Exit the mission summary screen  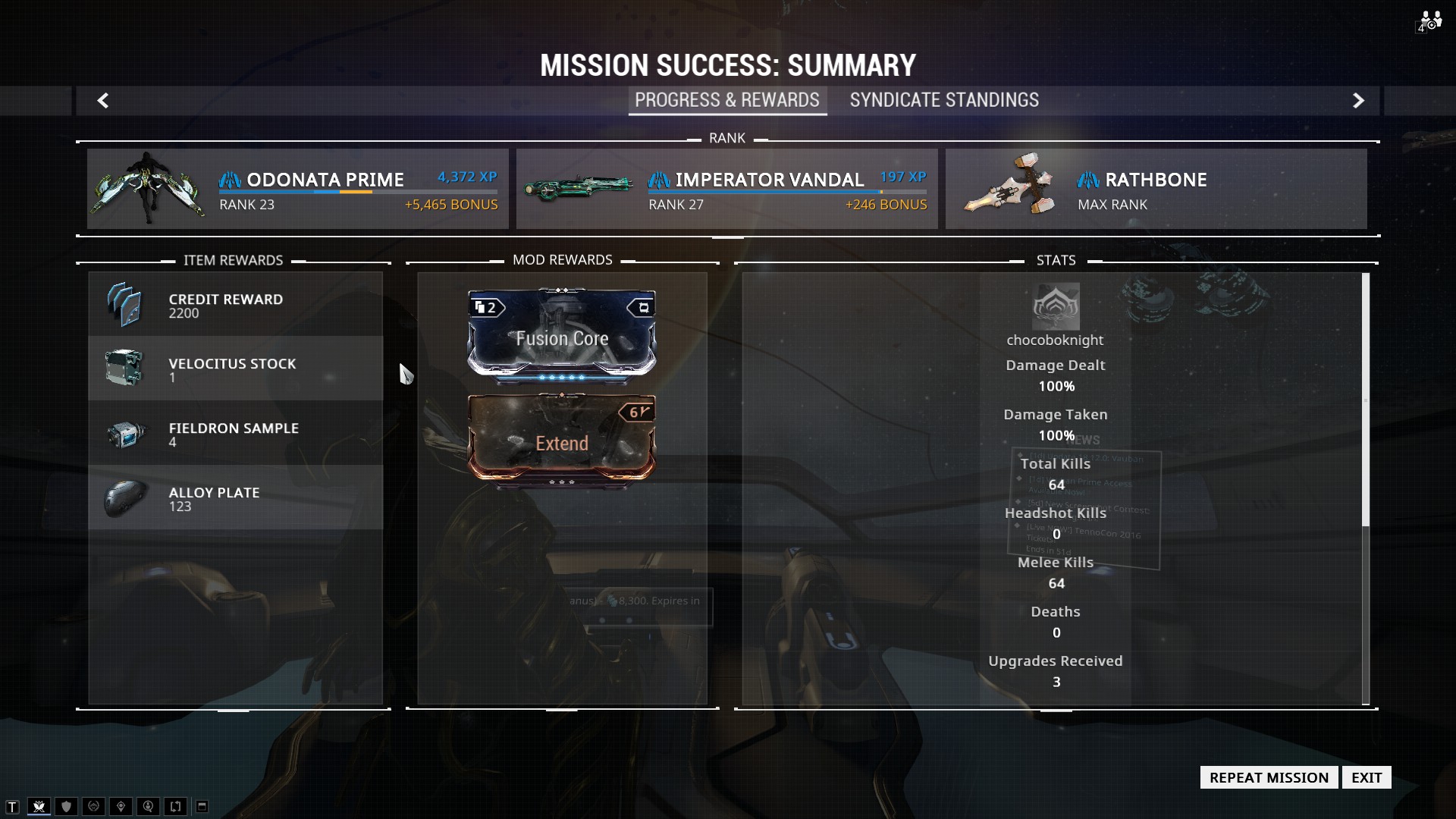[1366, 777]
